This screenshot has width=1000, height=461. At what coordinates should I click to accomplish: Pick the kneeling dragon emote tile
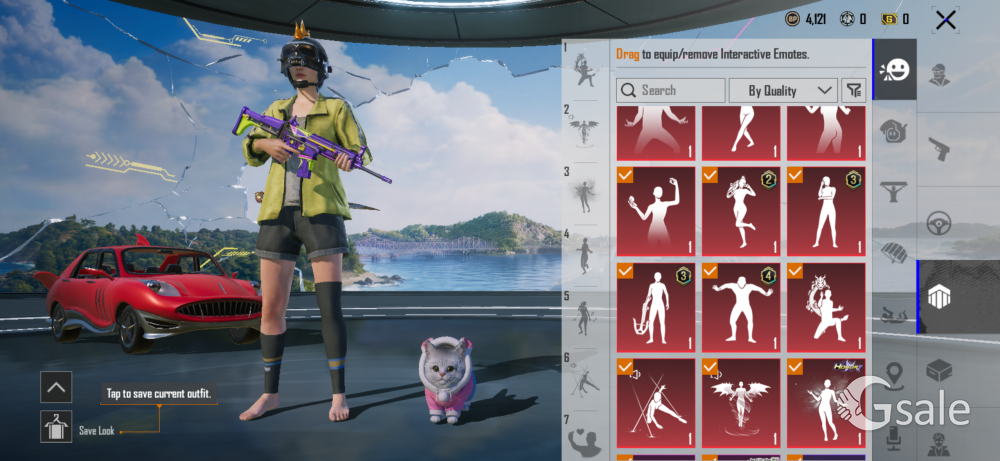coord(826,306)
